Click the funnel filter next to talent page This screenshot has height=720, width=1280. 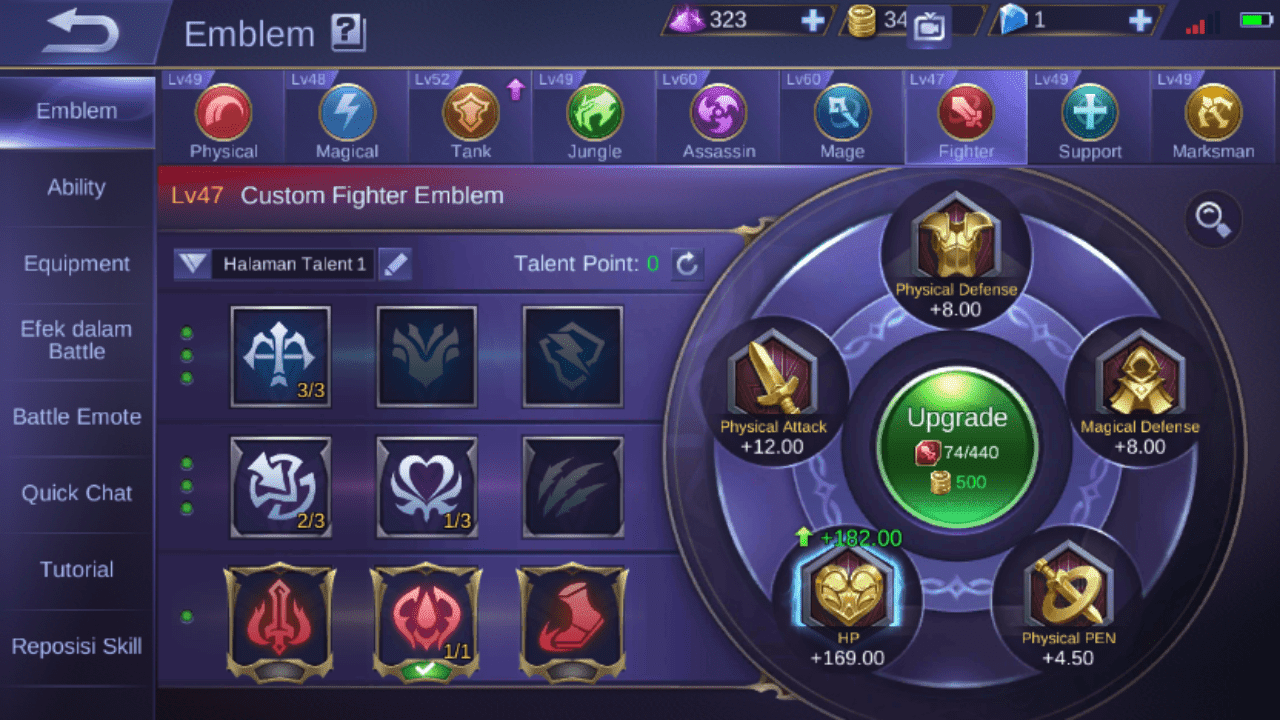[192, 264]
